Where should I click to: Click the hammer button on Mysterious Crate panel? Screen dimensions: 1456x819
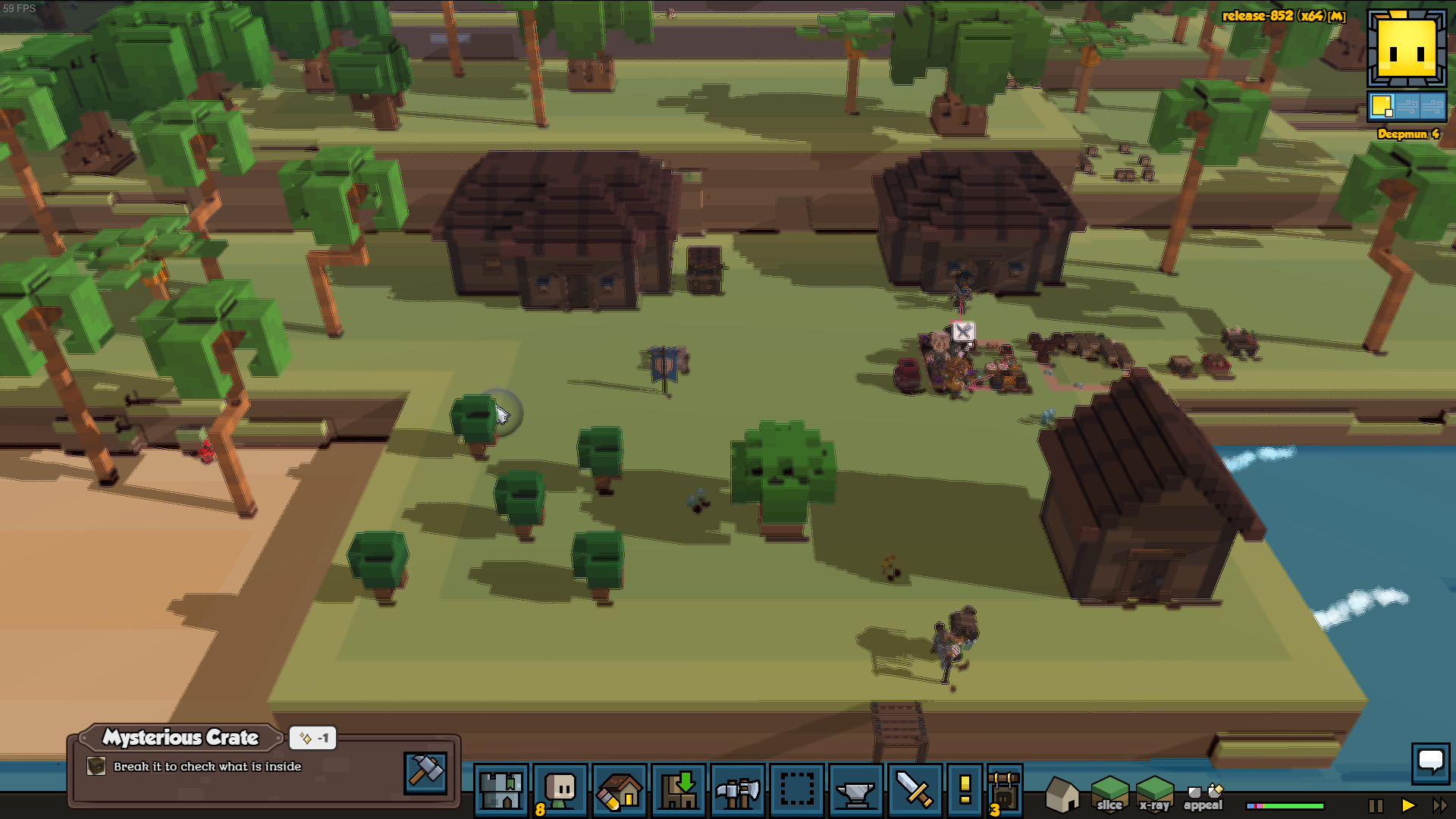coord(425,772)
